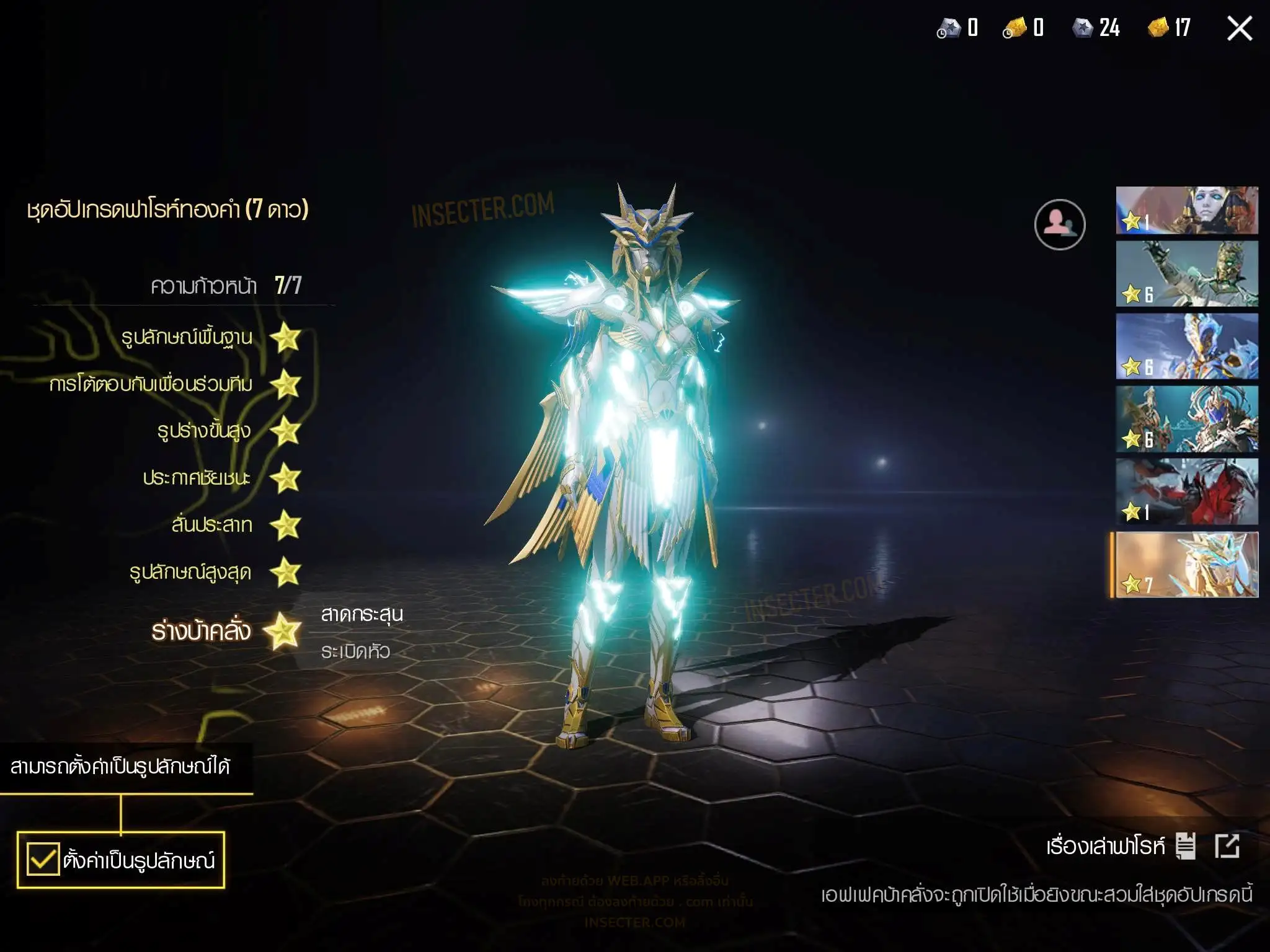Select the 1-star red crimson outfit thumbnail
Image resolution: width=1270 pixels, height=952 pixels.
1186,492
